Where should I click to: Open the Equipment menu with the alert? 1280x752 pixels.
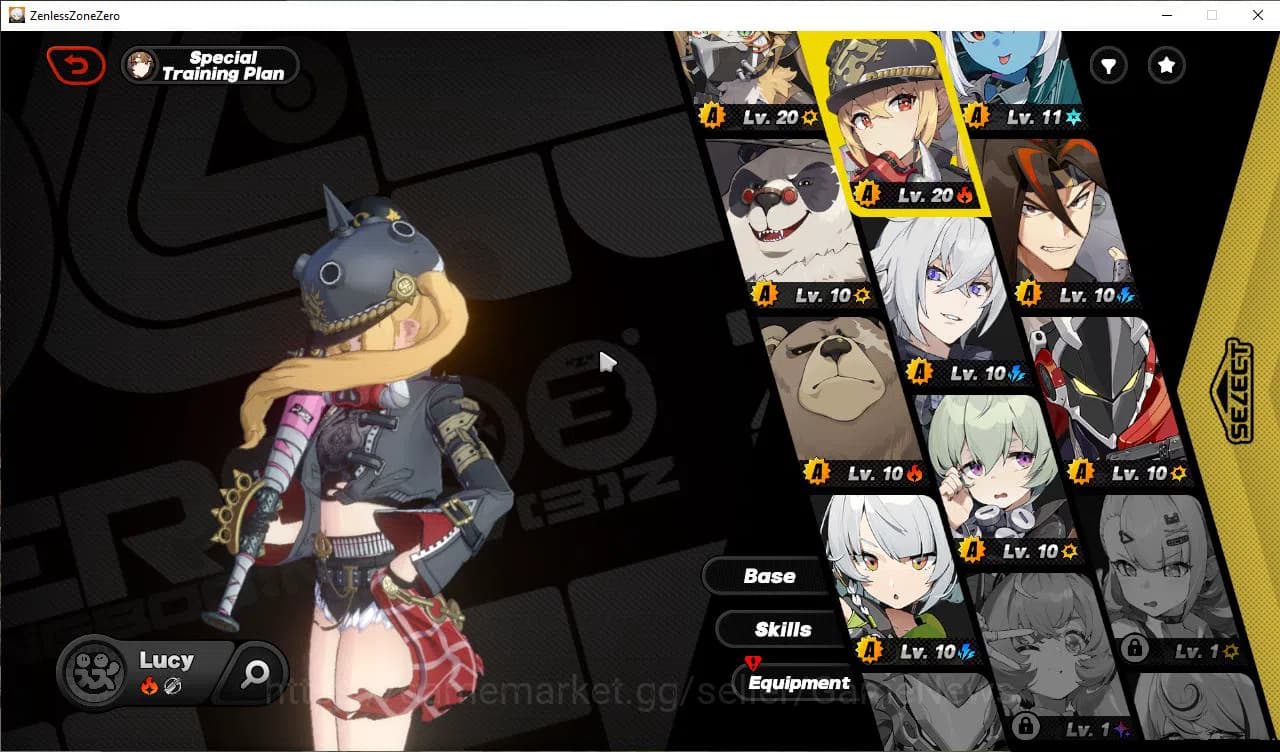(x=798, y=683)
